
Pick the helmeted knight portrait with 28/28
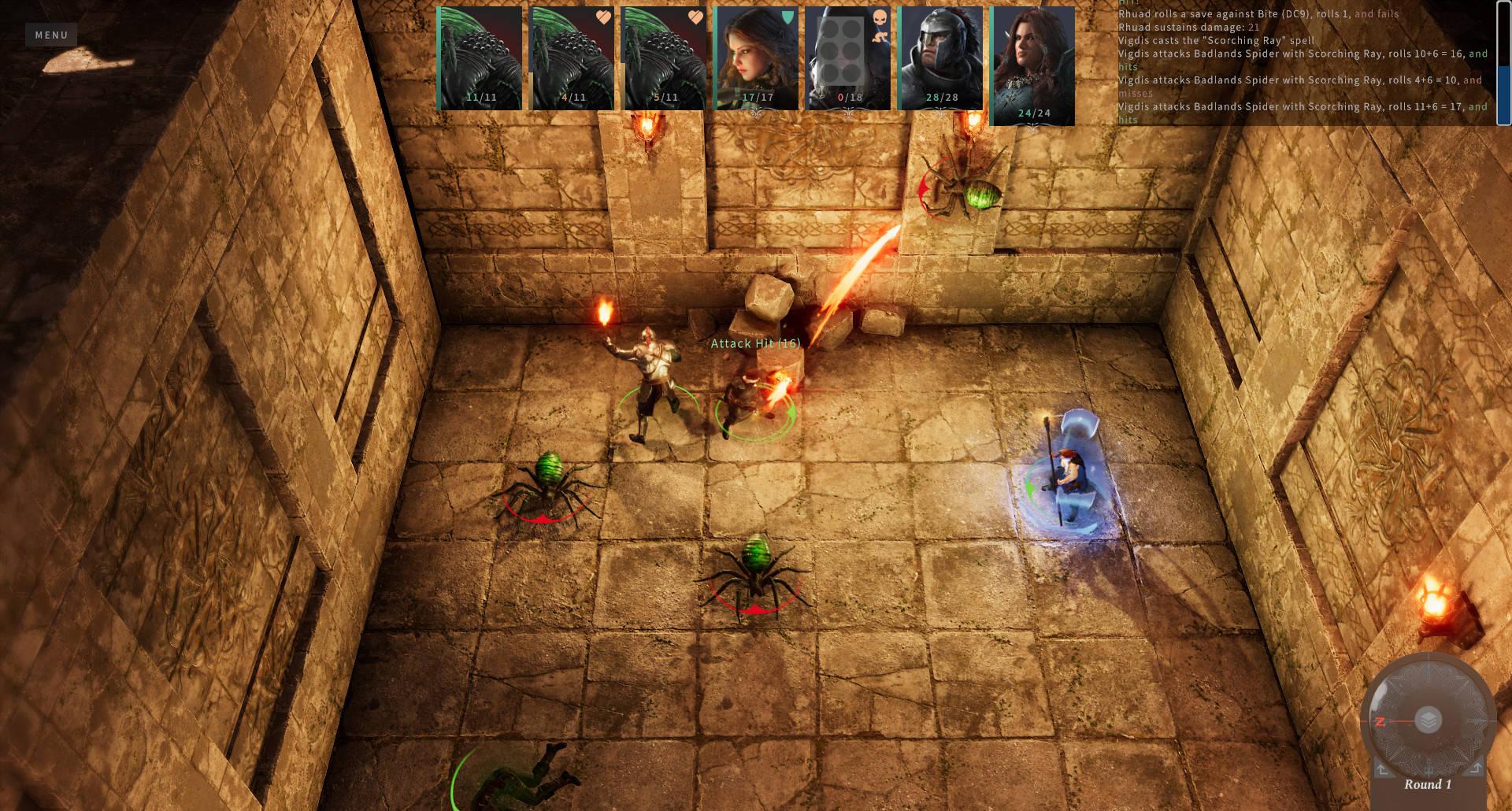tap(940, 58)
